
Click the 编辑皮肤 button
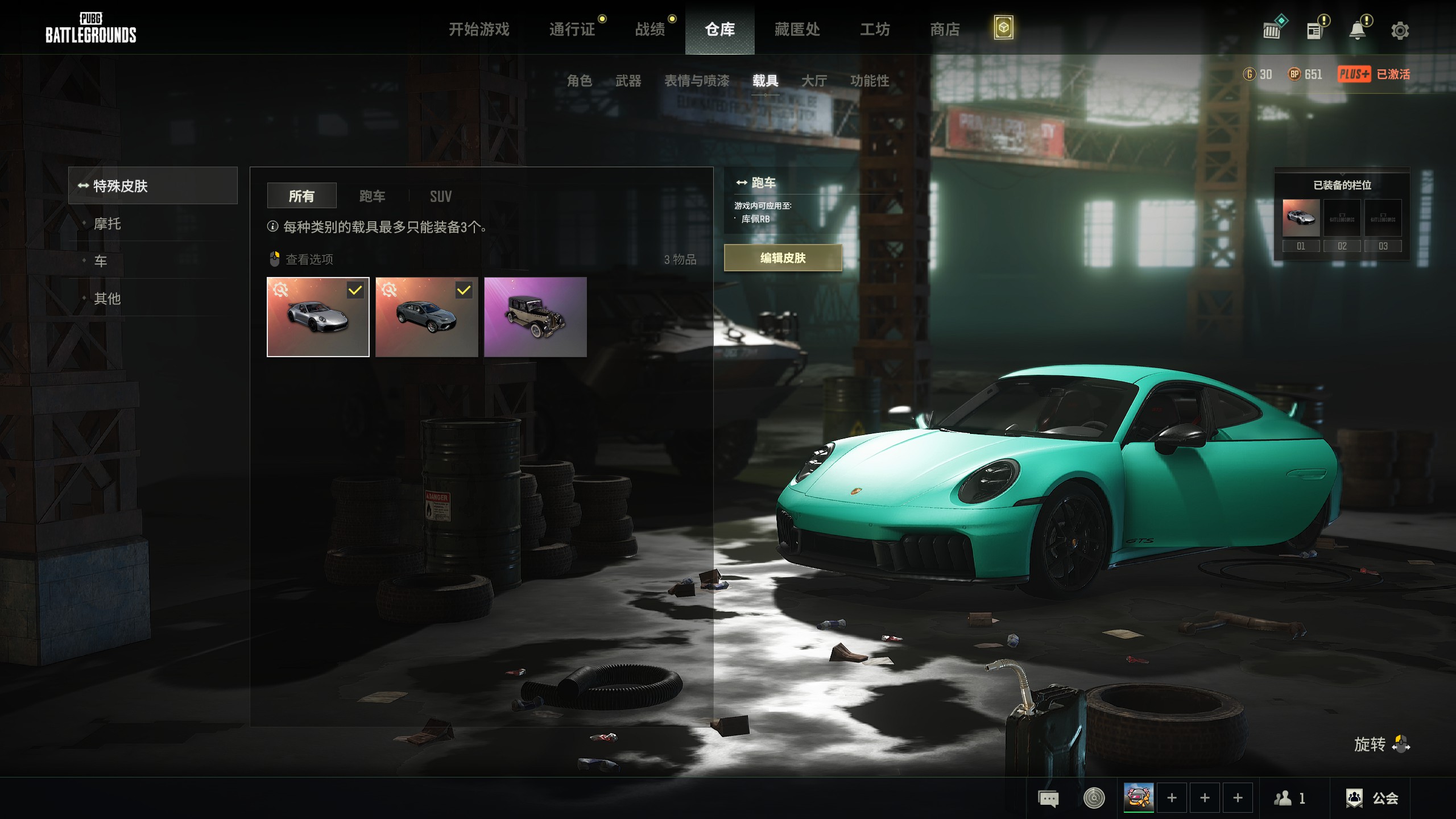(x=783, y=258)
